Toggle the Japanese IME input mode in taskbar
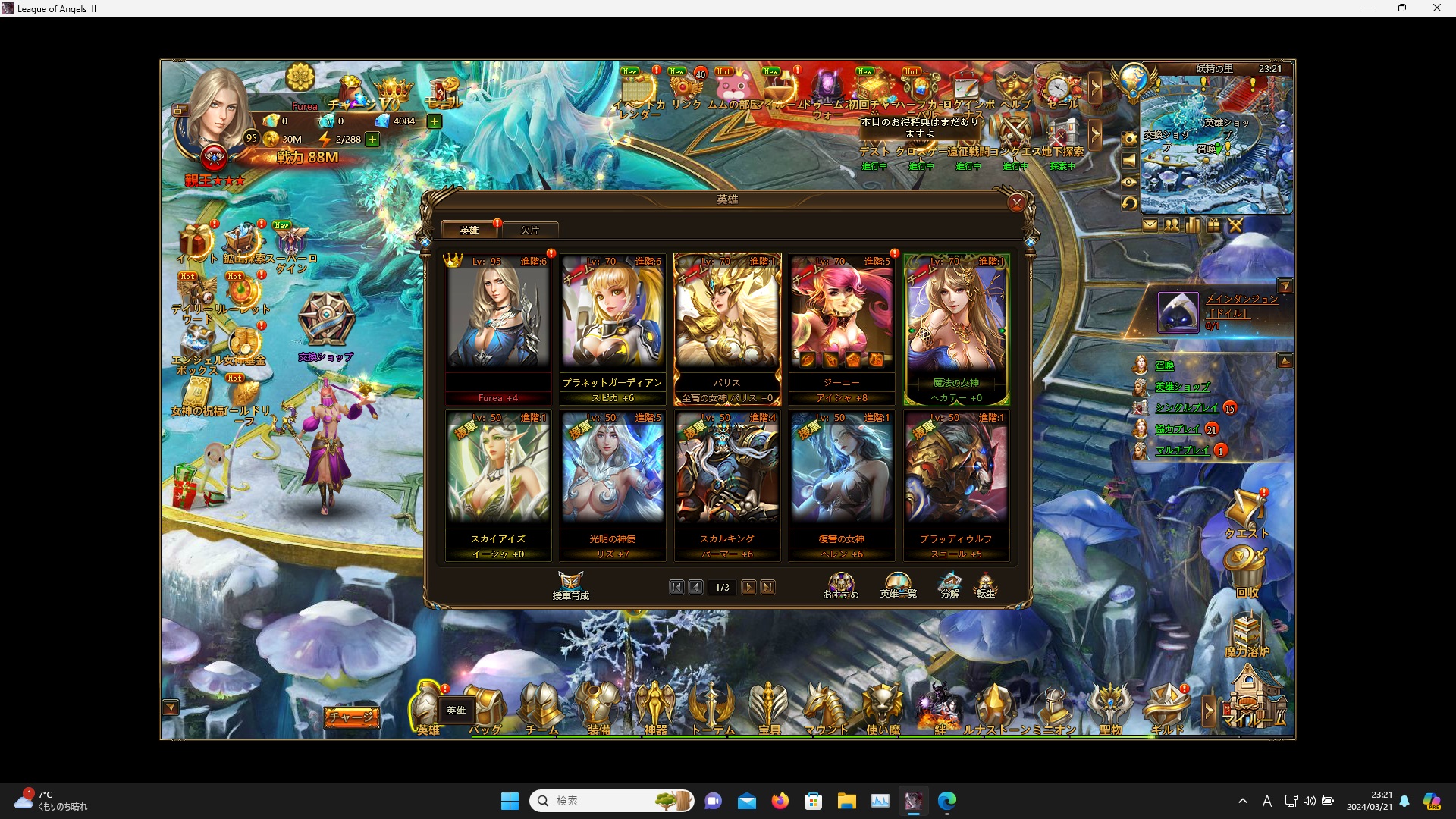 tap(1266, 801)
